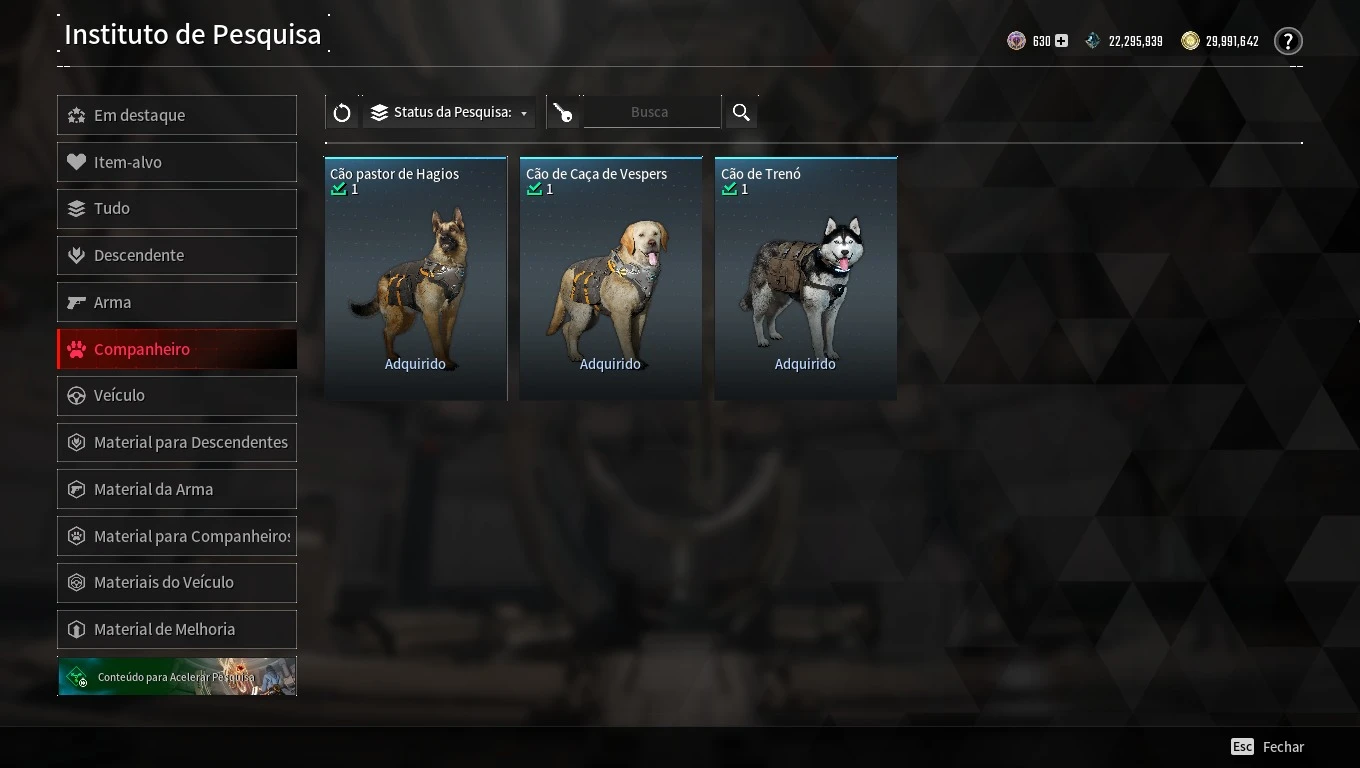Show Material para Companheiros category

point(177,536)
